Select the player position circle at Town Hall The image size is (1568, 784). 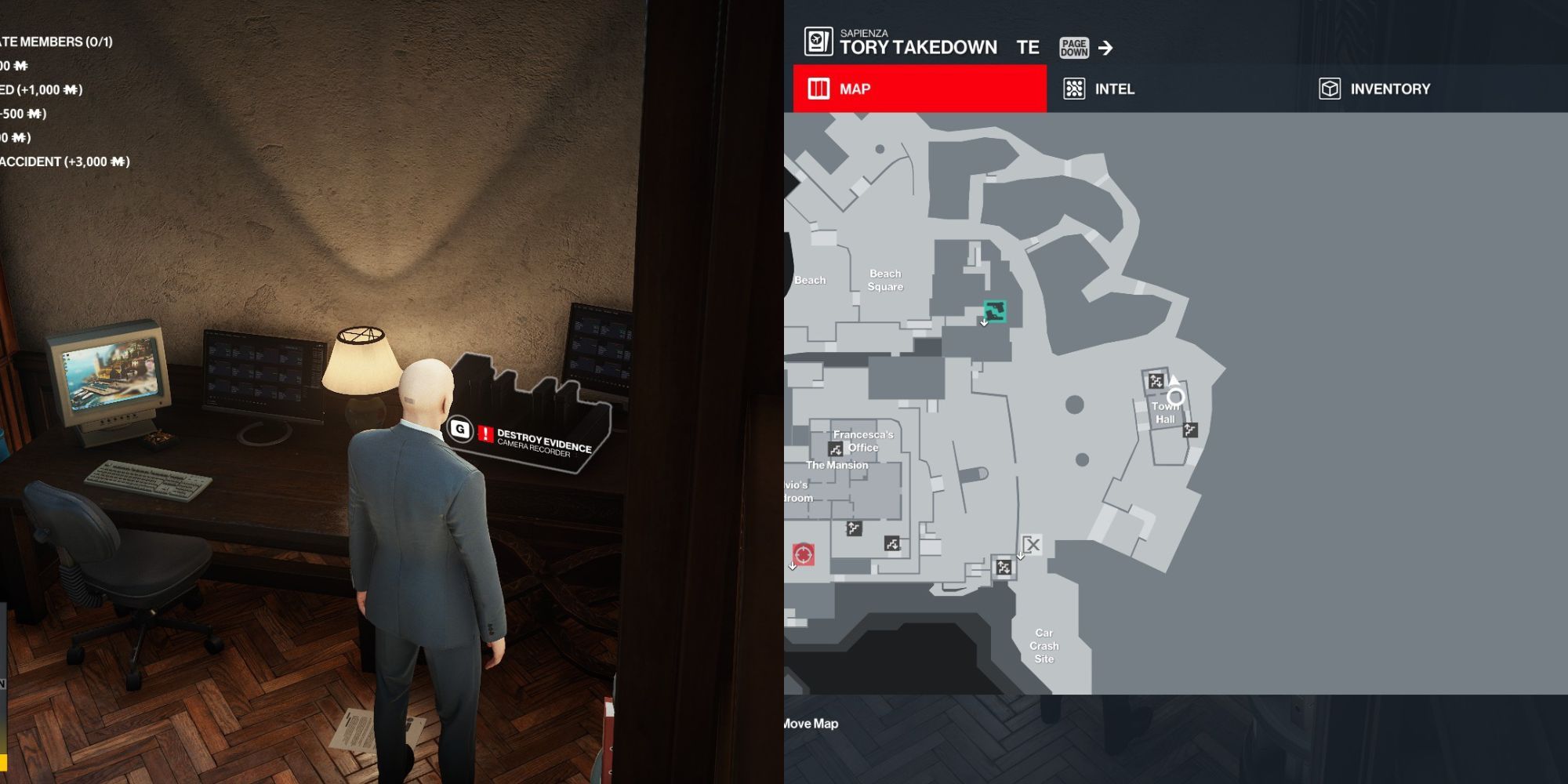[1175, 397]
